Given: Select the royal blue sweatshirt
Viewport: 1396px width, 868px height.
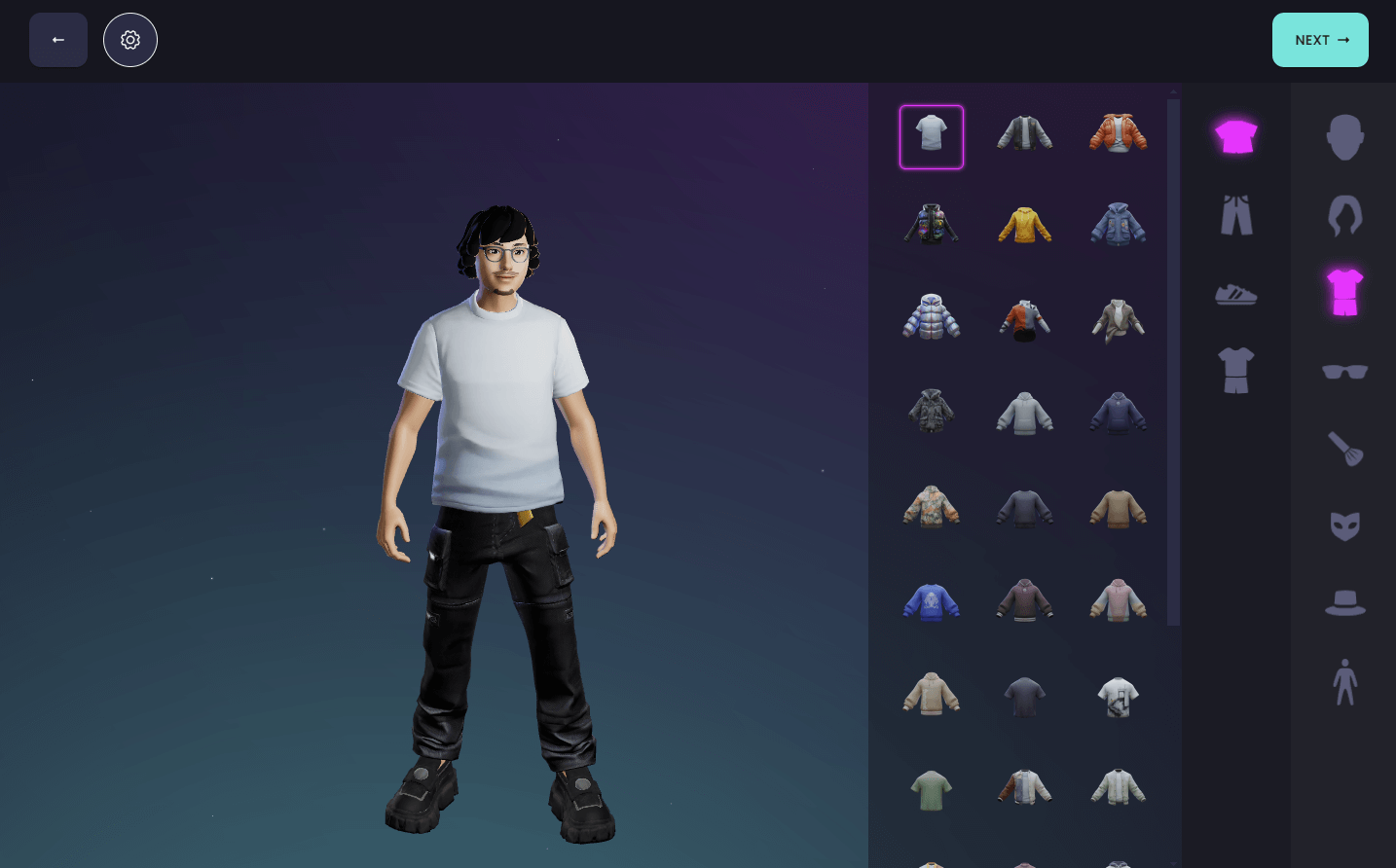Looking at the screenshot, I should pos(932,602).
